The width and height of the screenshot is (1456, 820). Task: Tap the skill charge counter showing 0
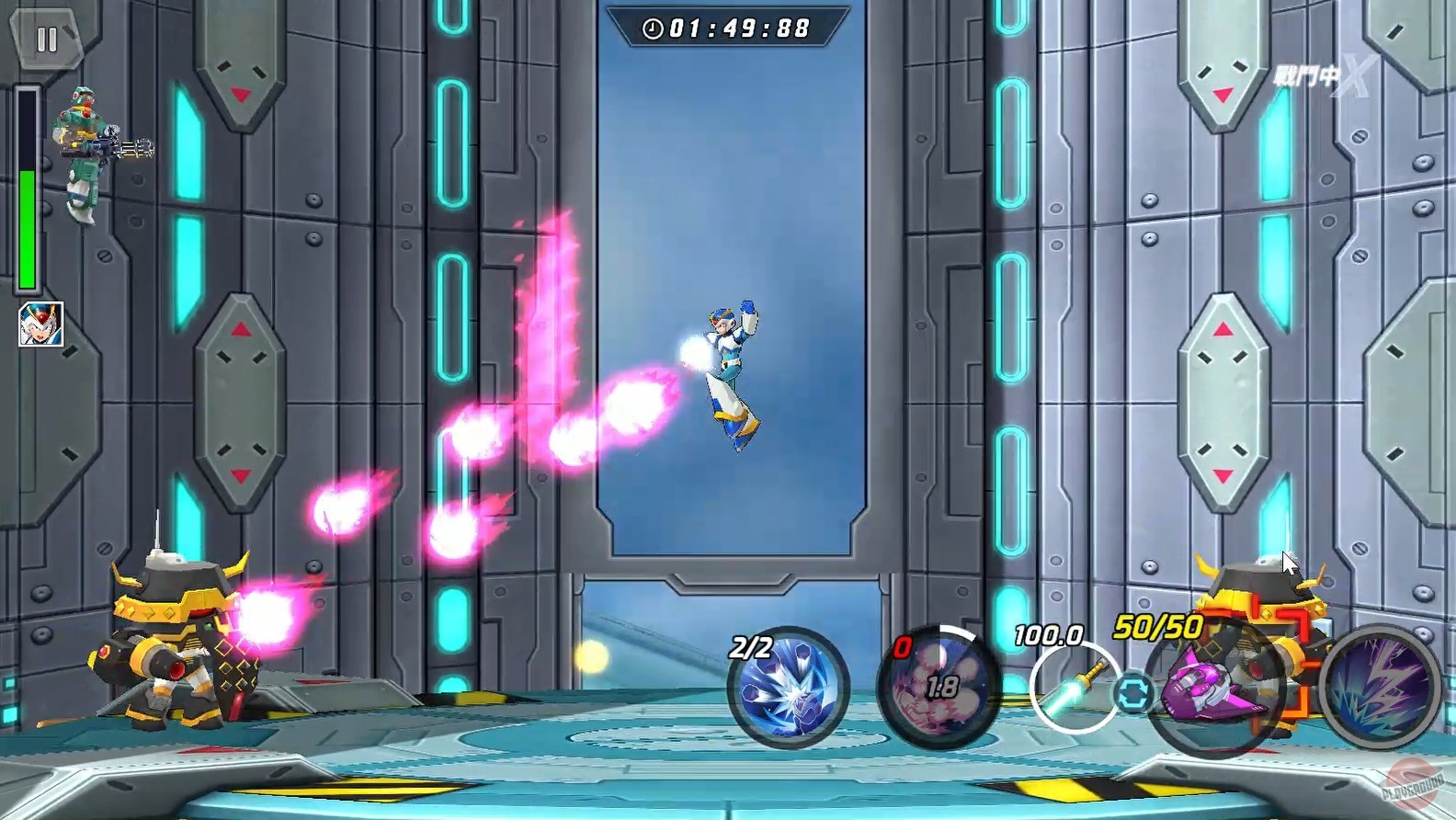903,645
